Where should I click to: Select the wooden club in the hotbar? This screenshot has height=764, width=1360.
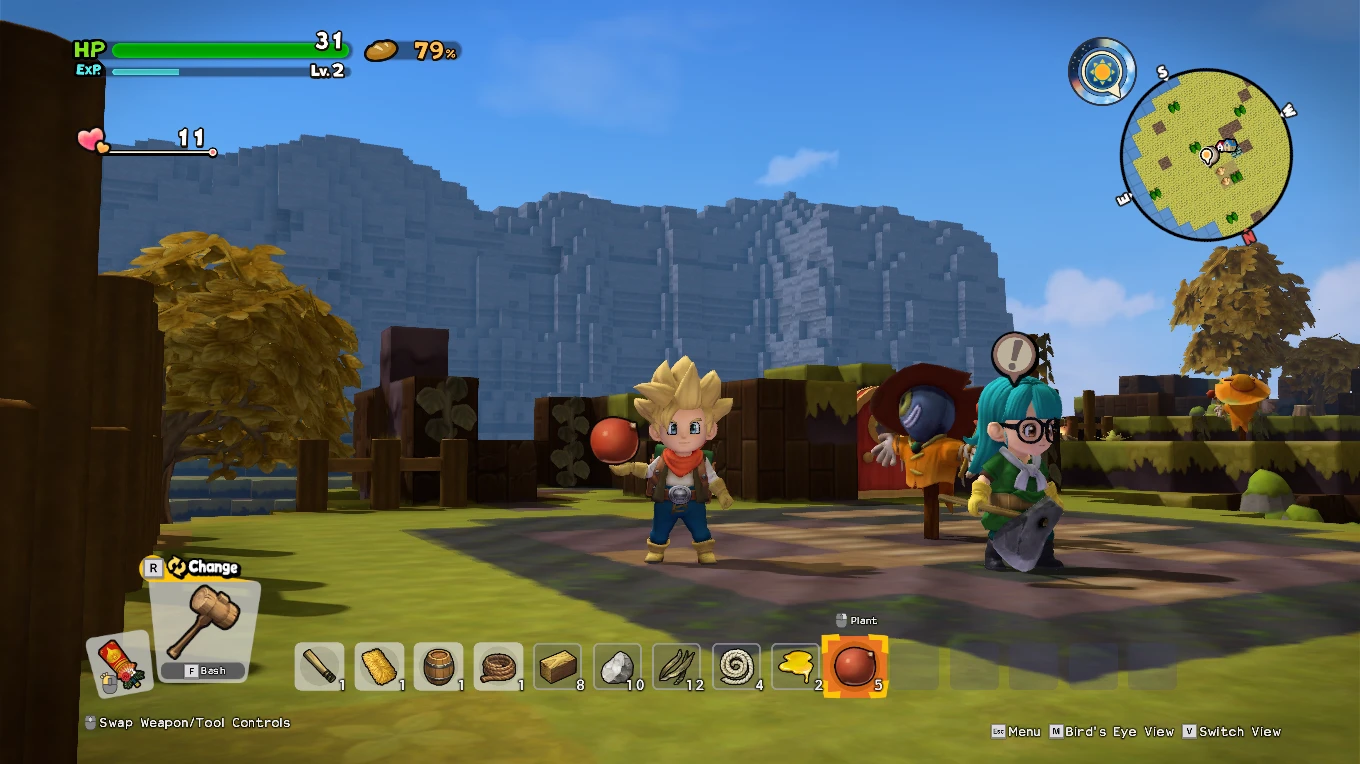pyautogui.click(x=319, y=665)
